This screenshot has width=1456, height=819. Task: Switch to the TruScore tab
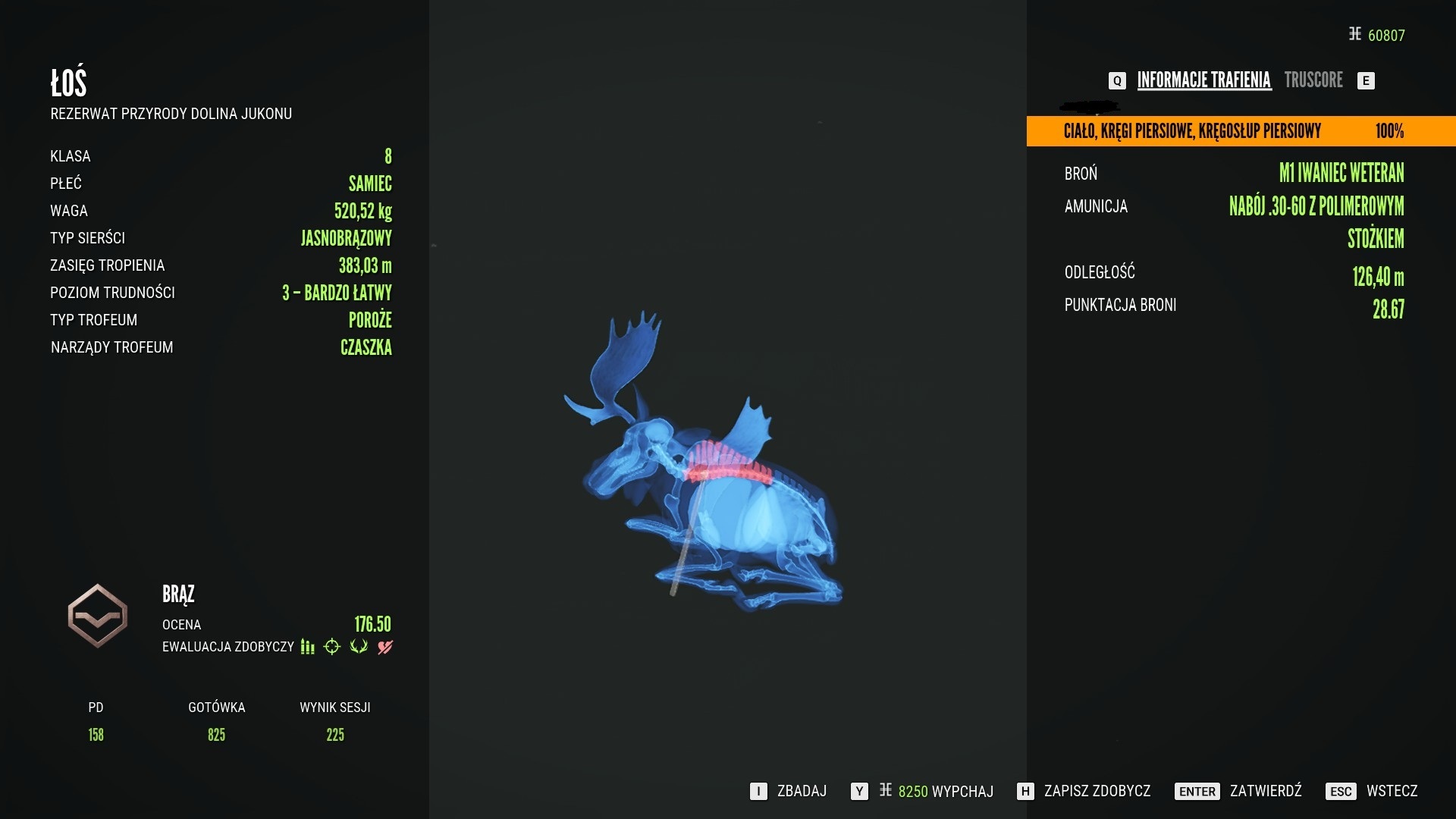pos(1313,80)
